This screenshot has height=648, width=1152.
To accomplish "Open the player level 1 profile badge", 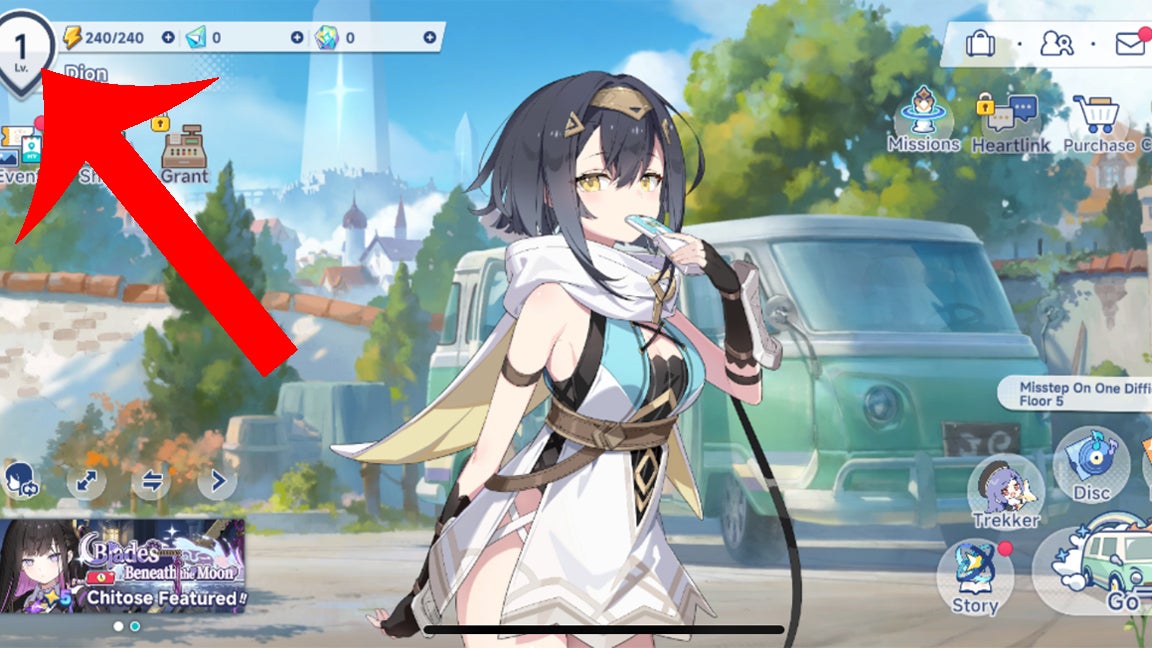I will tap(21, 48).
